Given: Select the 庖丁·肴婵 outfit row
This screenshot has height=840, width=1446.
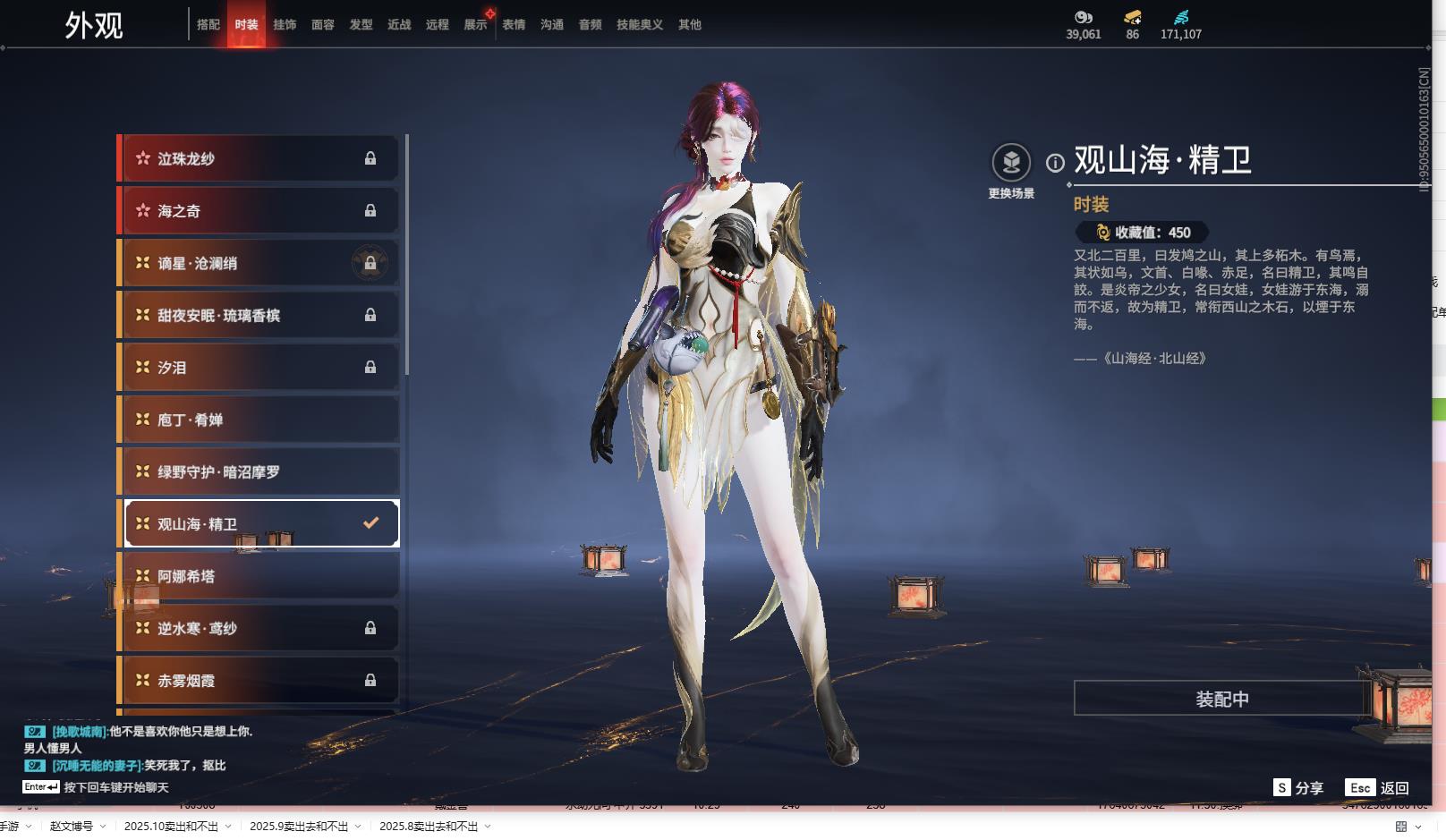Looking at the screenshot, I should tap(259, 420).
